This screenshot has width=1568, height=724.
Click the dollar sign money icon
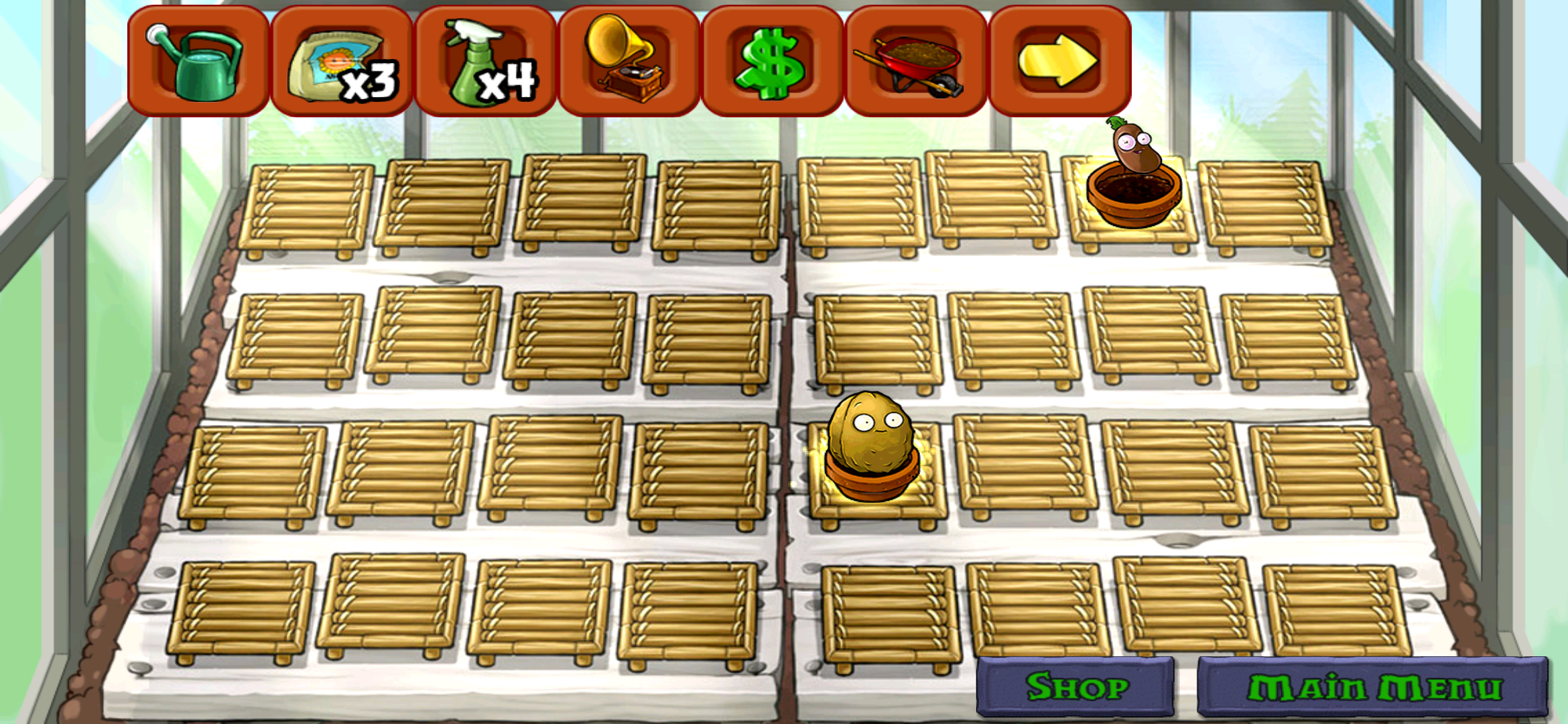[771, 60]
